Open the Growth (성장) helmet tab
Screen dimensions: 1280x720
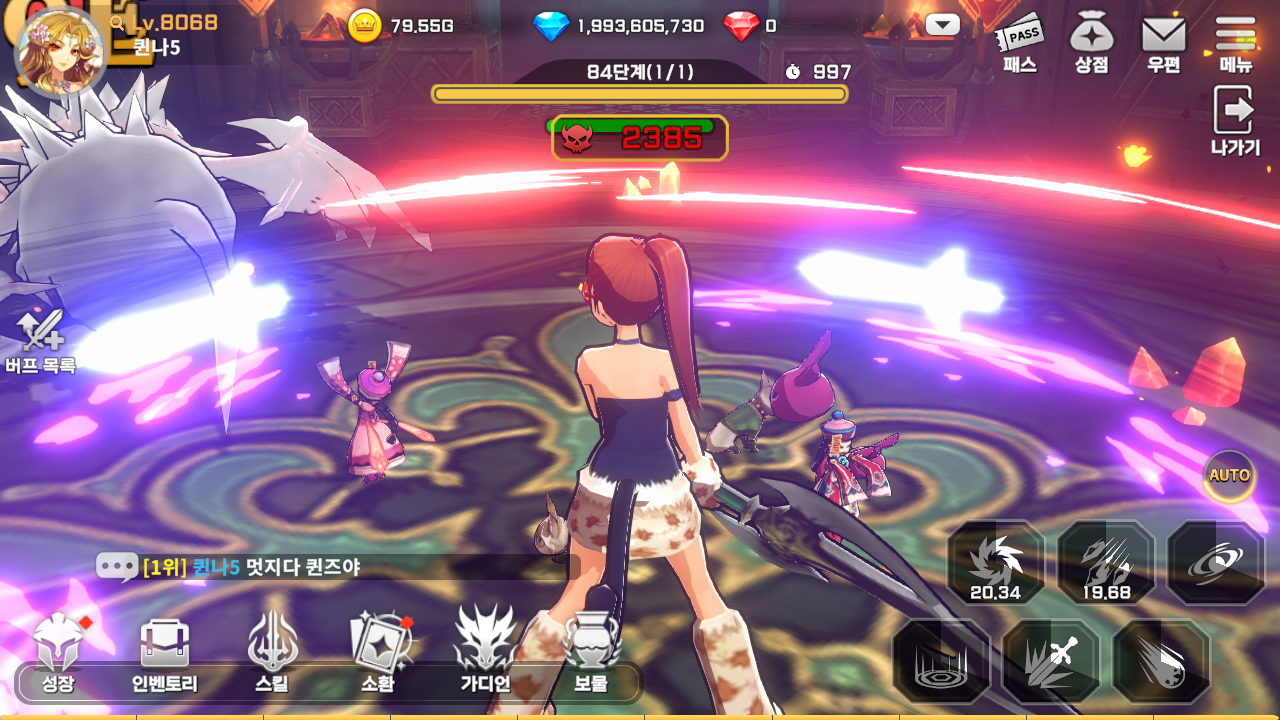(x=59, y=655)
